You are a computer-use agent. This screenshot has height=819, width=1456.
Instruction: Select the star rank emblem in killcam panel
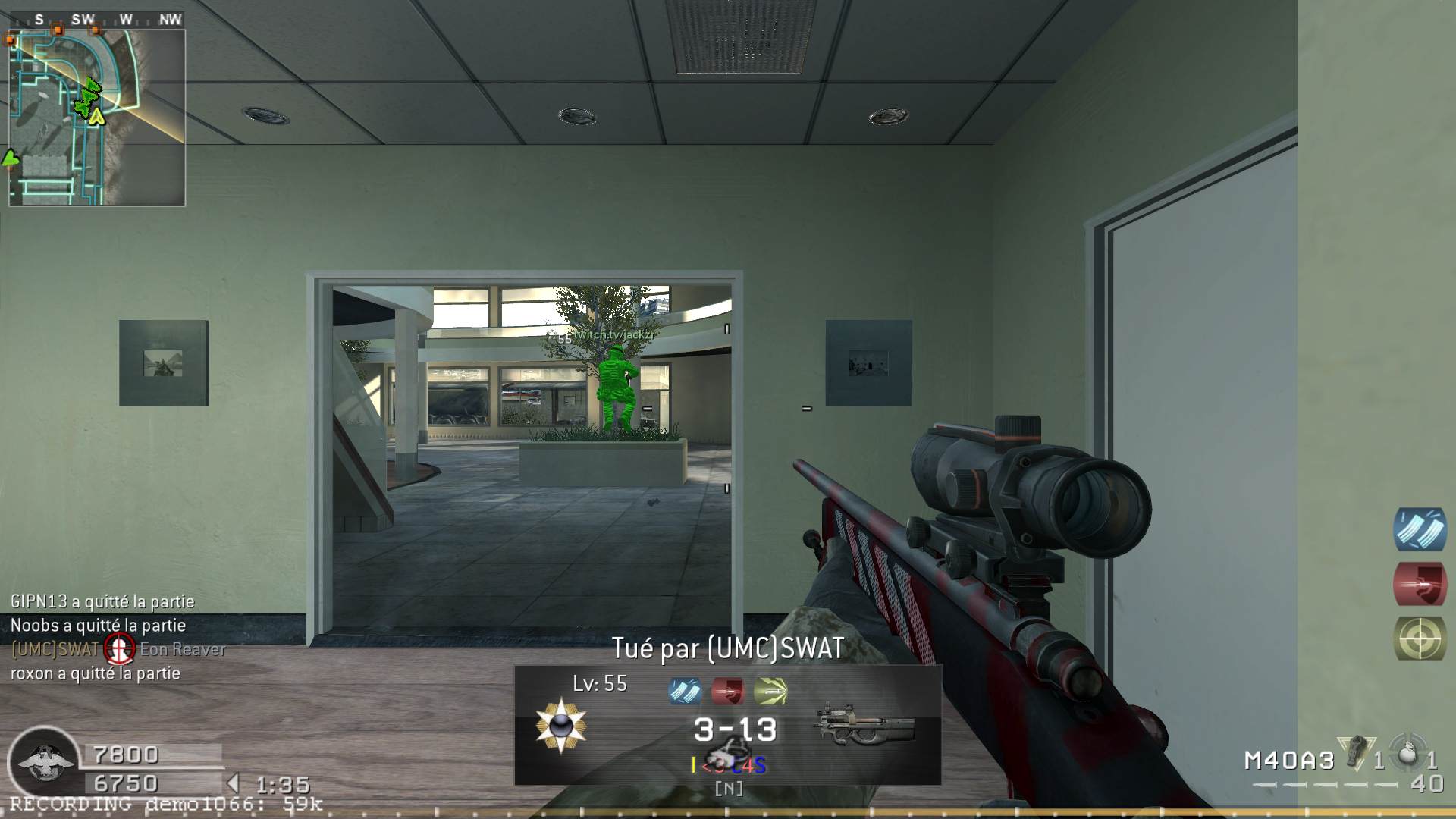coord(560,726)
